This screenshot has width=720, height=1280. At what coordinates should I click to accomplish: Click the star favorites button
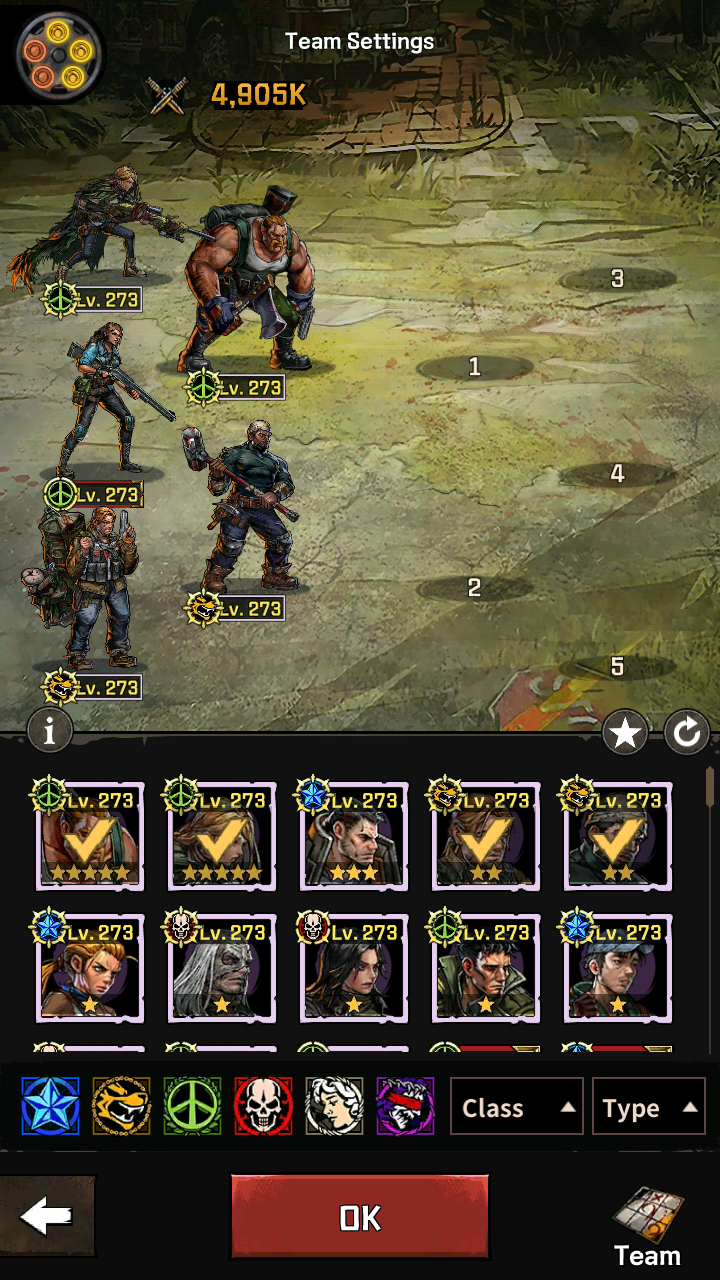(625, 735)
